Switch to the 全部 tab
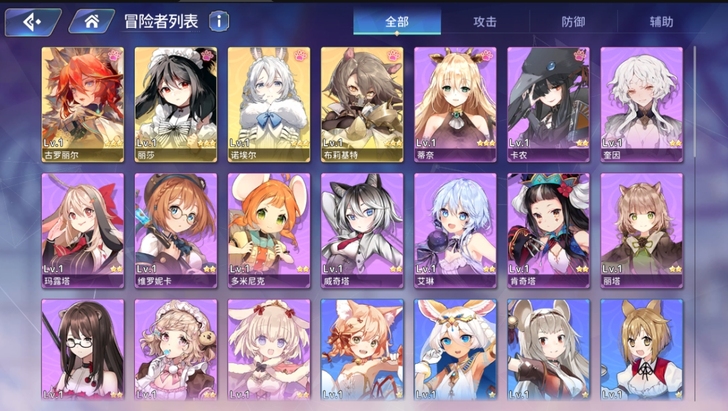The height and width of the screenshot is (411, 728). [x=397, y=21]
